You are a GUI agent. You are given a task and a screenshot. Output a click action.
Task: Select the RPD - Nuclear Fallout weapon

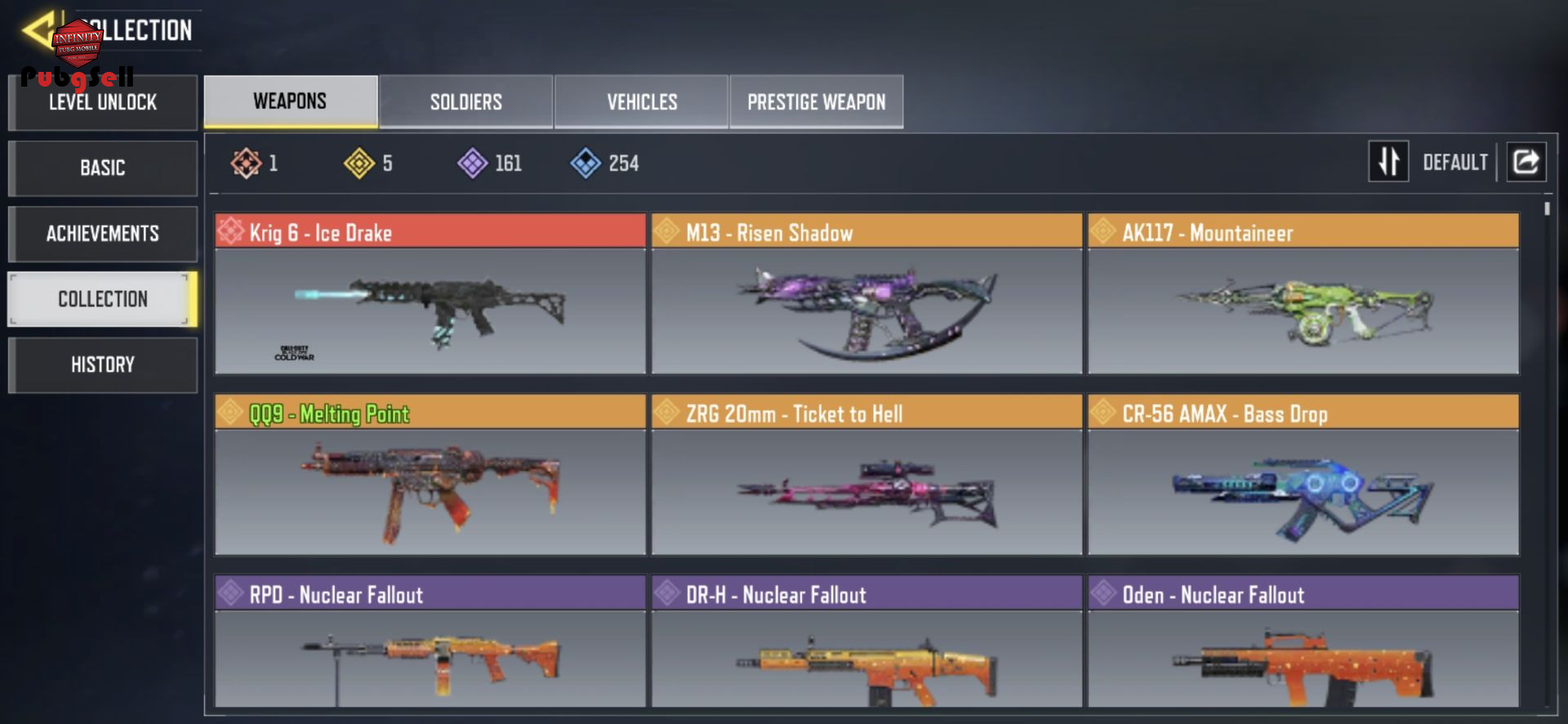coord(430,641)
